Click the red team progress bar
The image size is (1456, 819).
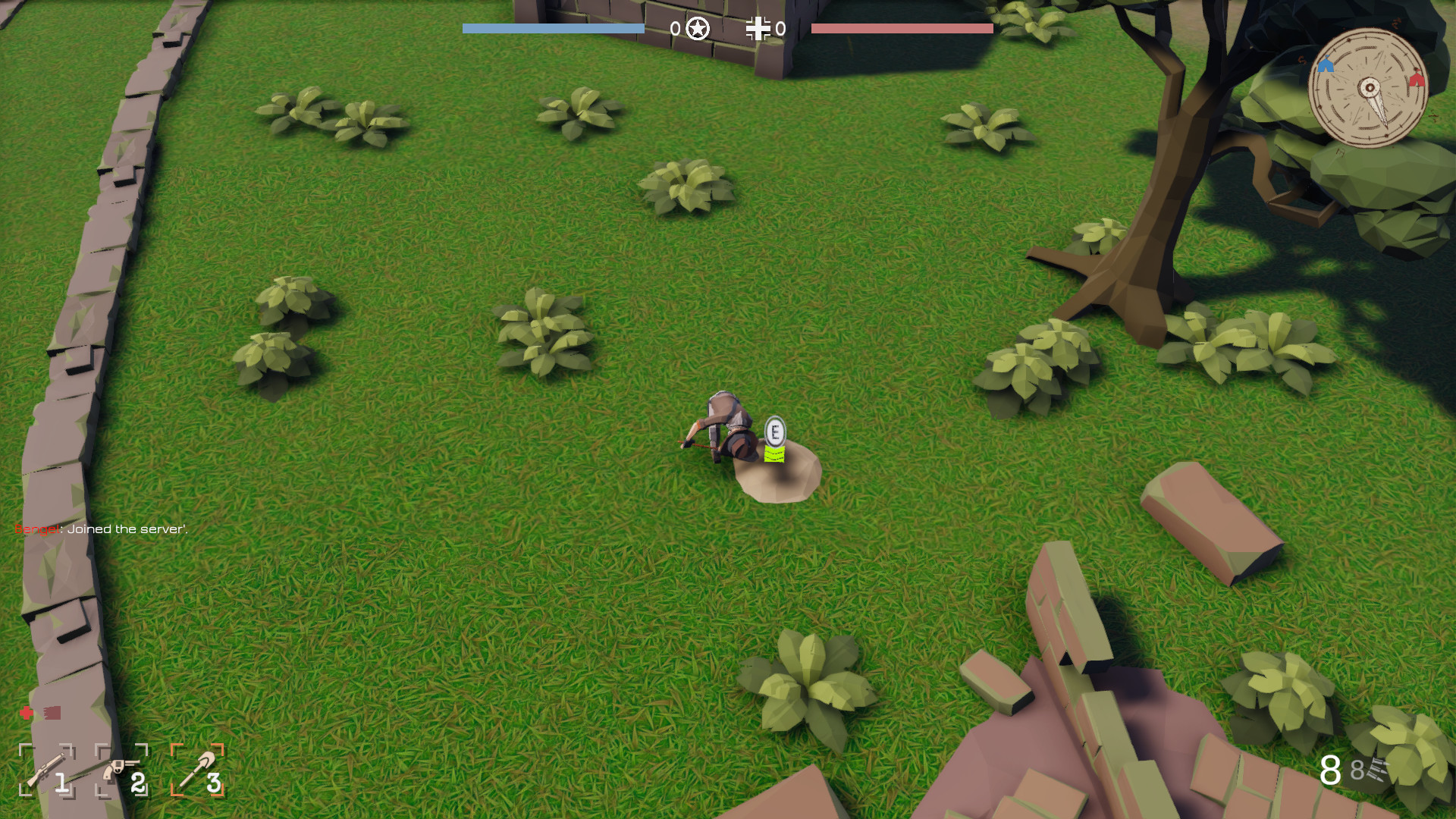point(901,29)
